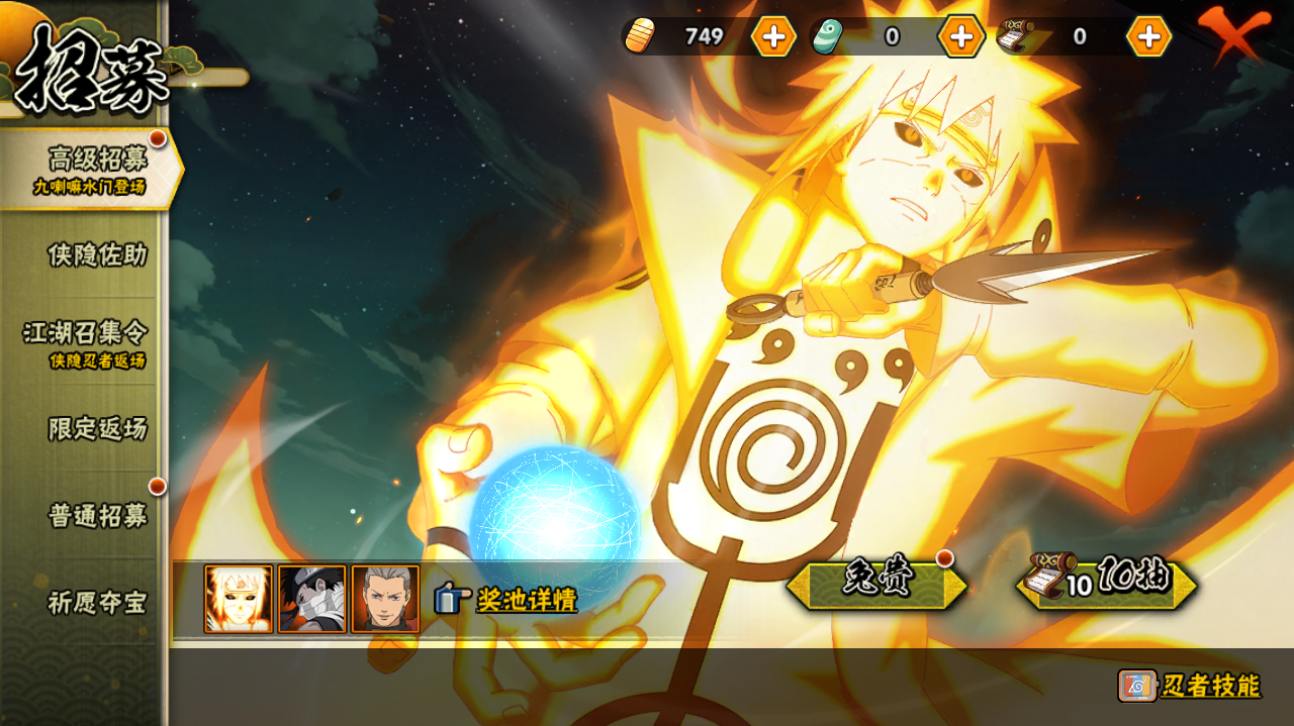Open the 祈愿夺宝 tab

point(97,603)
